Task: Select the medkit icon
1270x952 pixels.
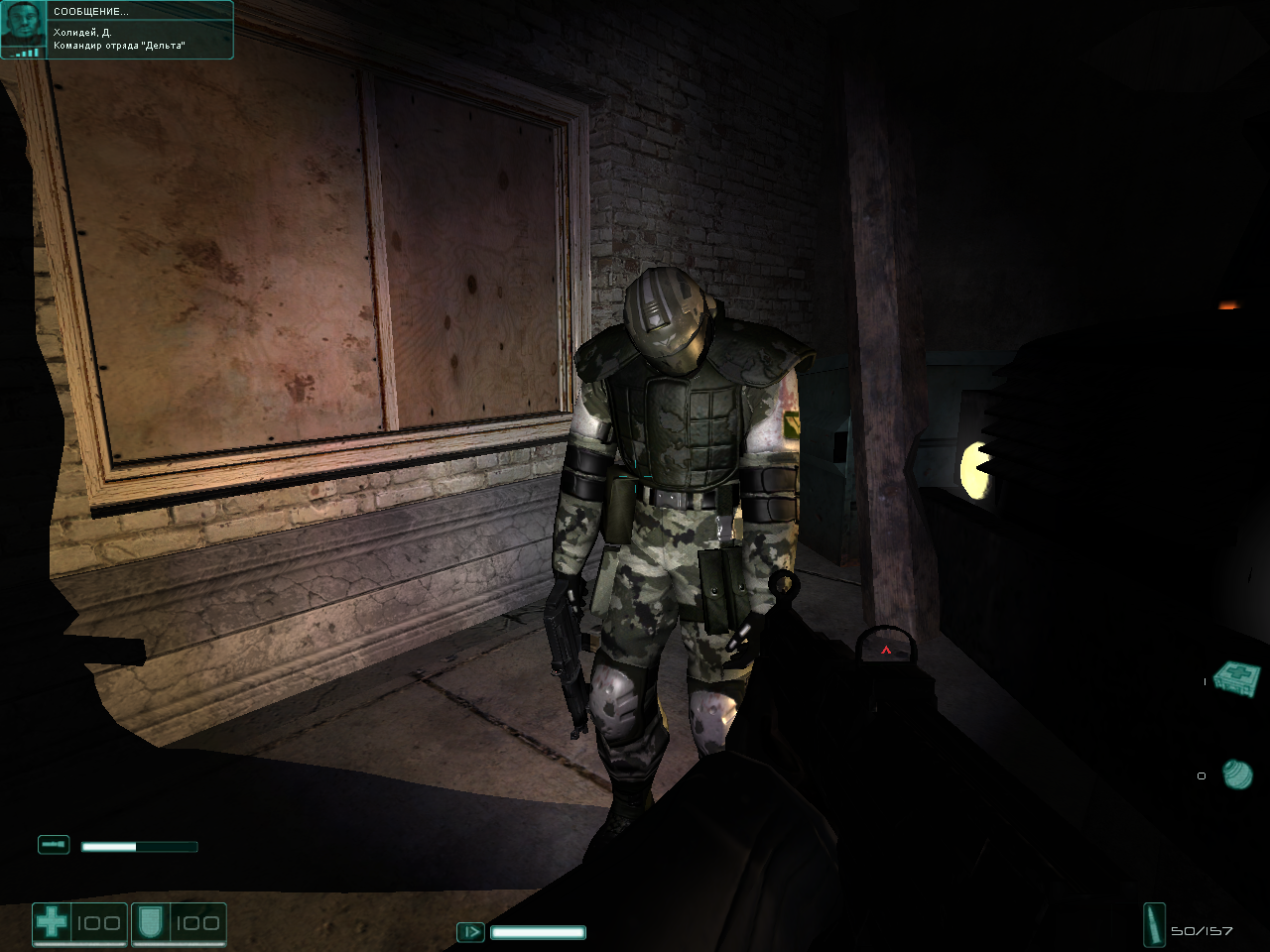Action: click(1237, 679)
